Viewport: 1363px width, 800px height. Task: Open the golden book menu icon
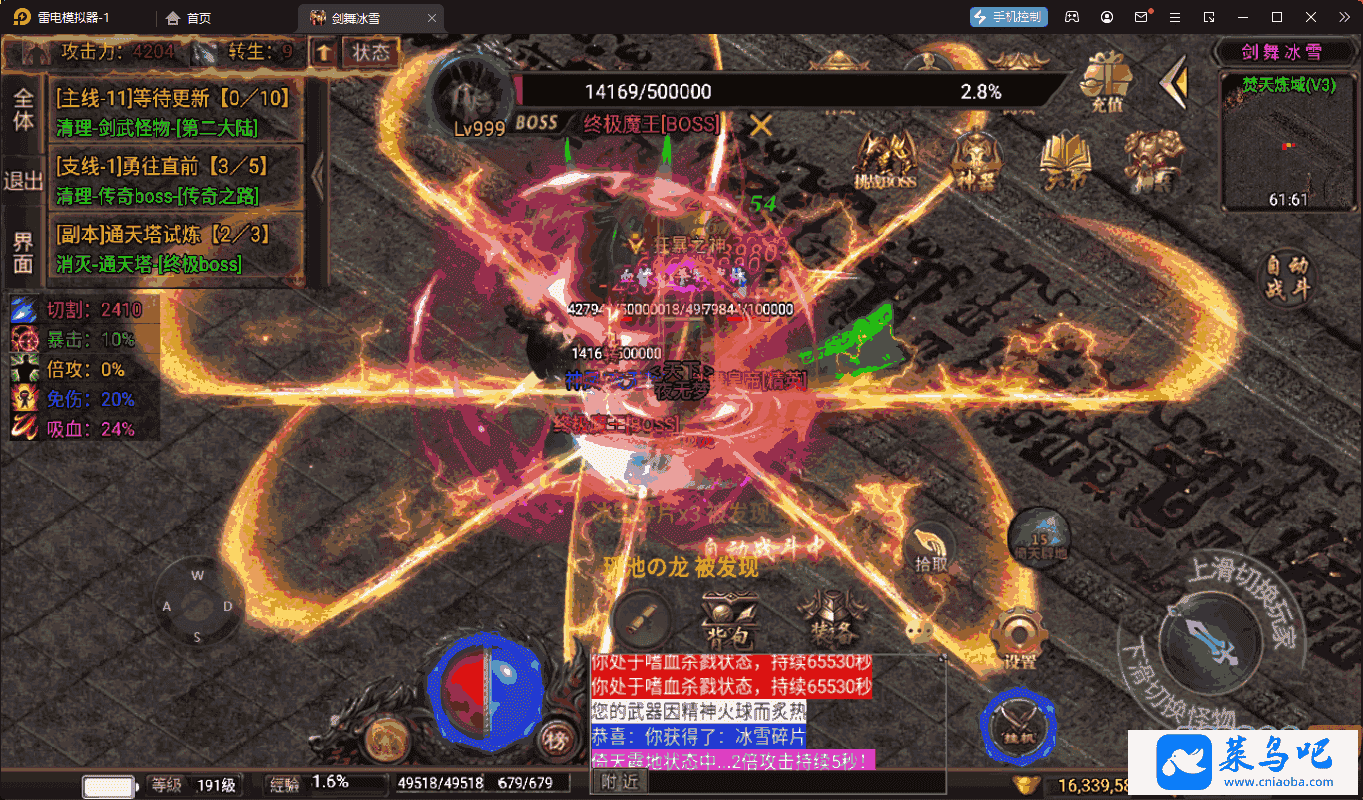click(1064, 162)
